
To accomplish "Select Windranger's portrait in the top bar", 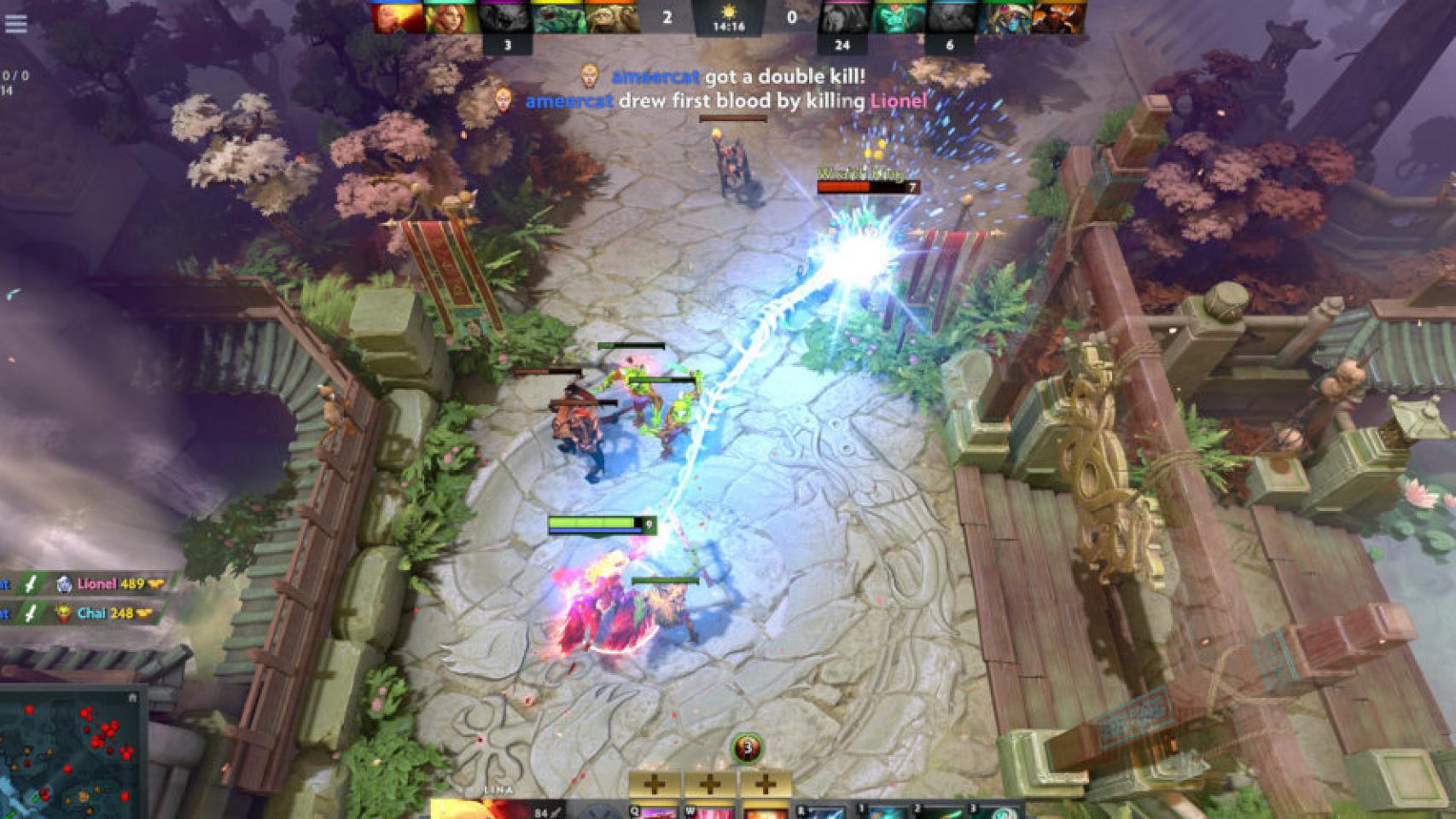I will tap(451, 17).
